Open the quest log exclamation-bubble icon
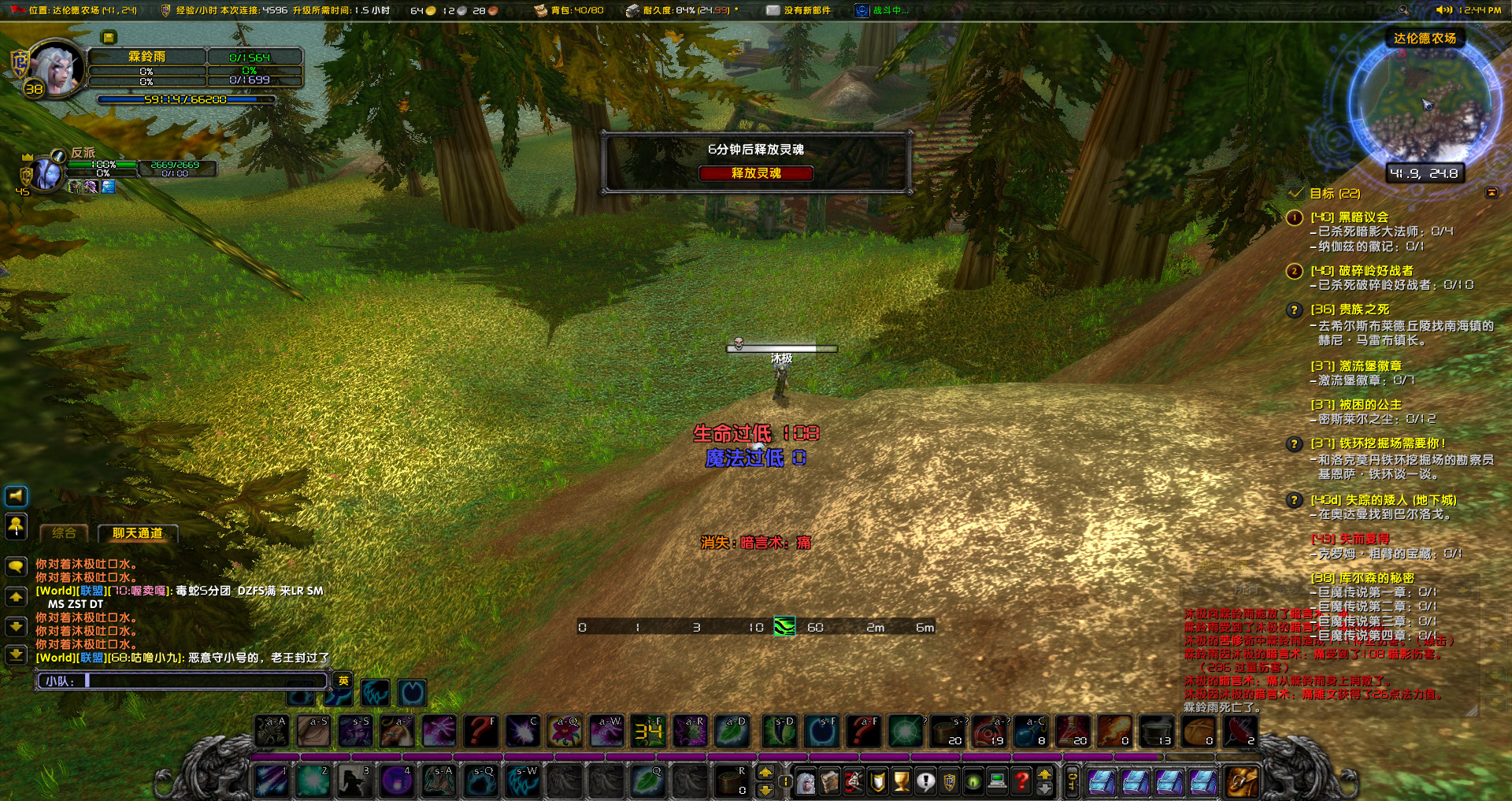Screen dimensions: 1512x801 click(x=926, y=784)
